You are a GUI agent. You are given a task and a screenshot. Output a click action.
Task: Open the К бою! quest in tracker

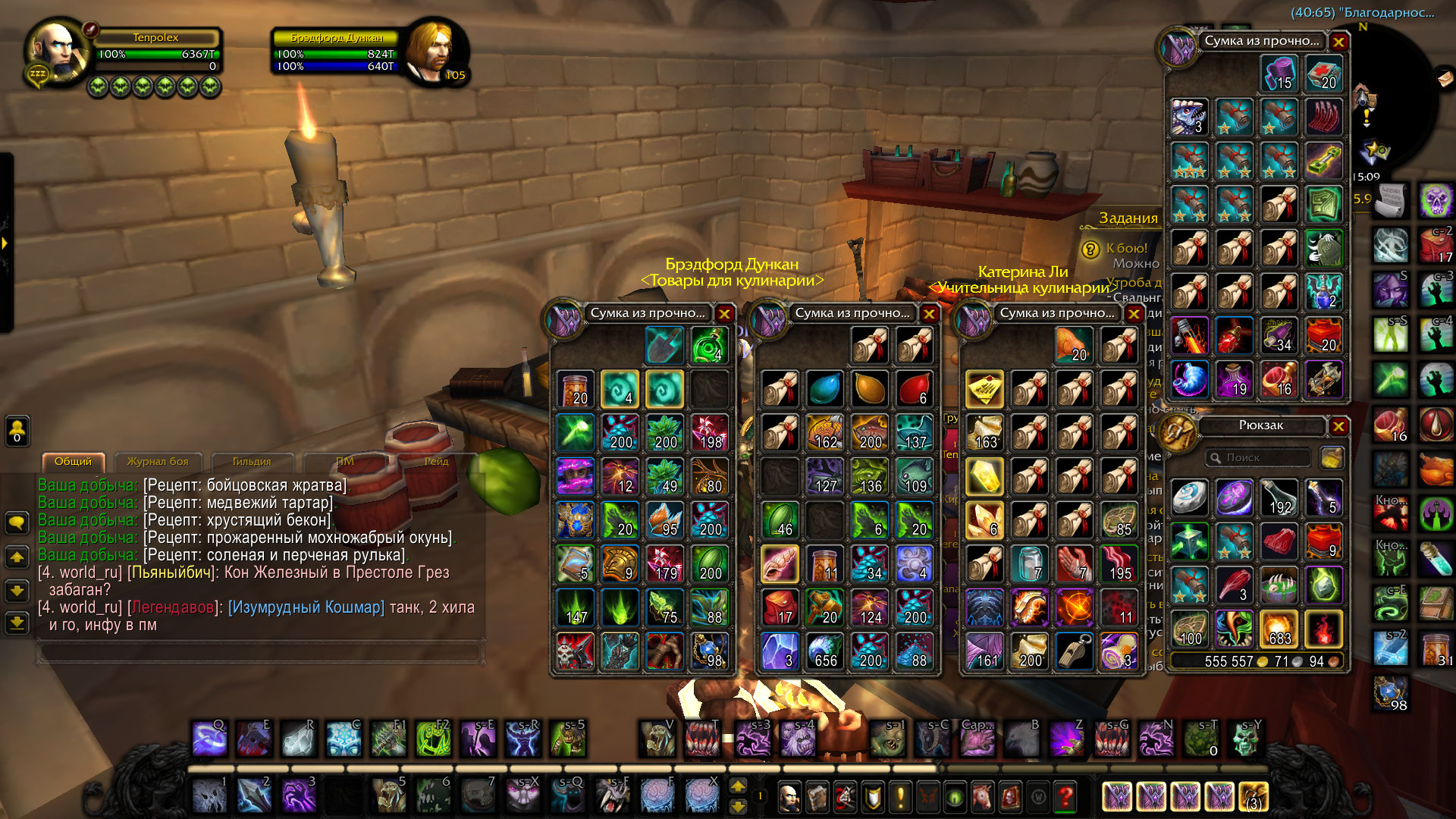click(x=1126, y=248)
